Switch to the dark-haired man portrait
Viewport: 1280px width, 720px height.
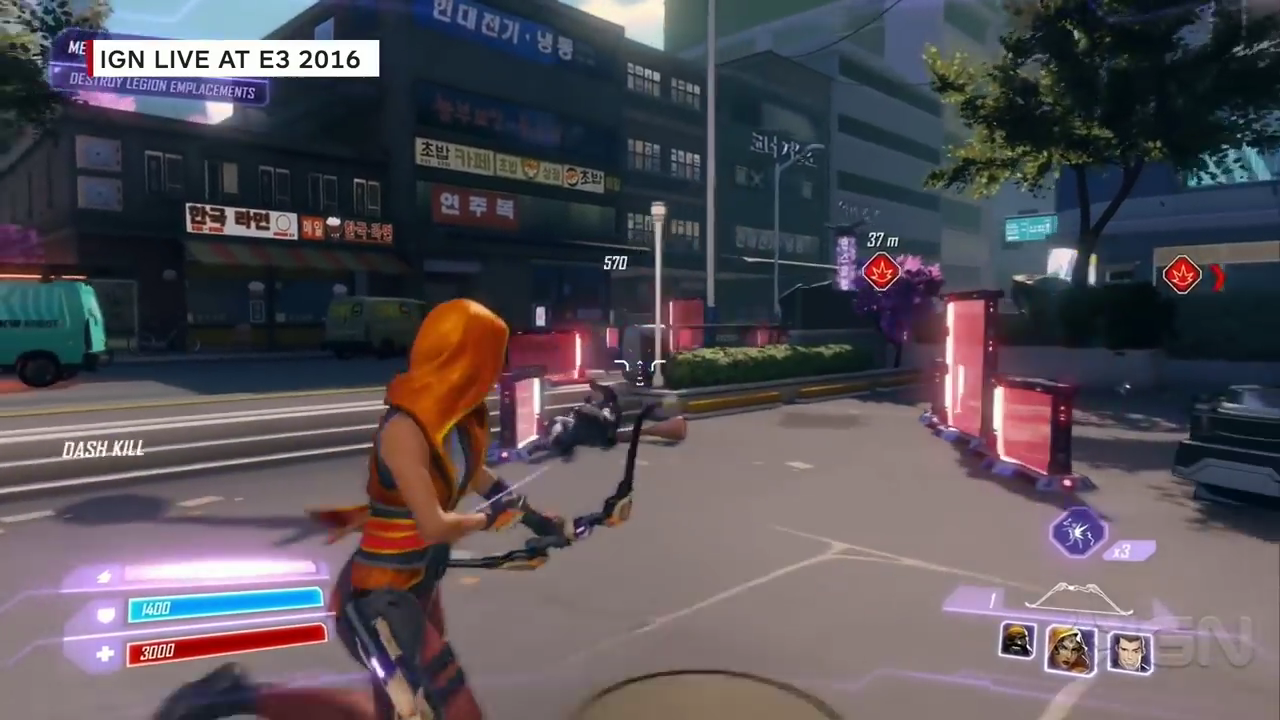[1130, 651]
